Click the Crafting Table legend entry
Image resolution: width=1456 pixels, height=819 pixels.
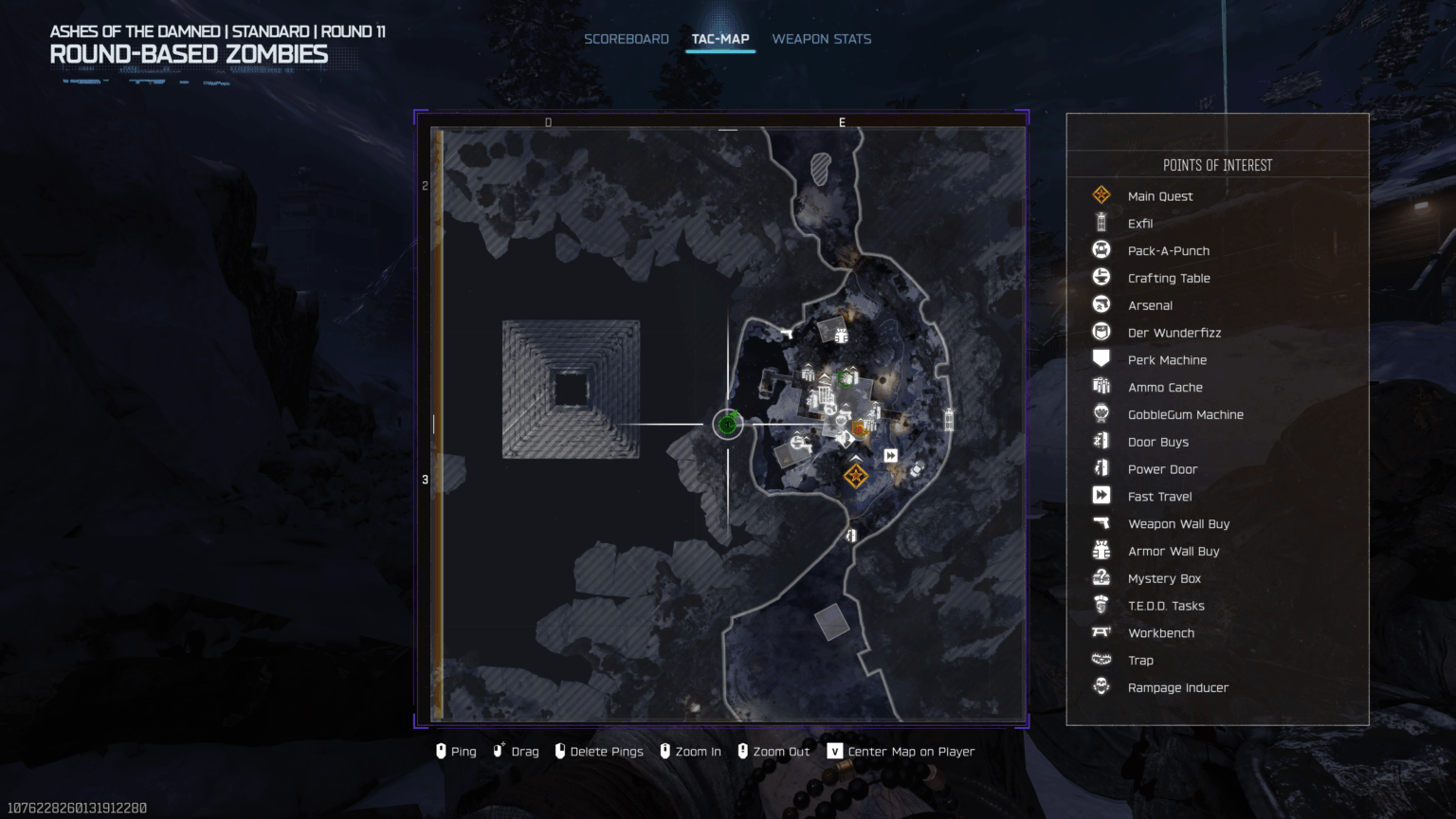point(1168,279)
